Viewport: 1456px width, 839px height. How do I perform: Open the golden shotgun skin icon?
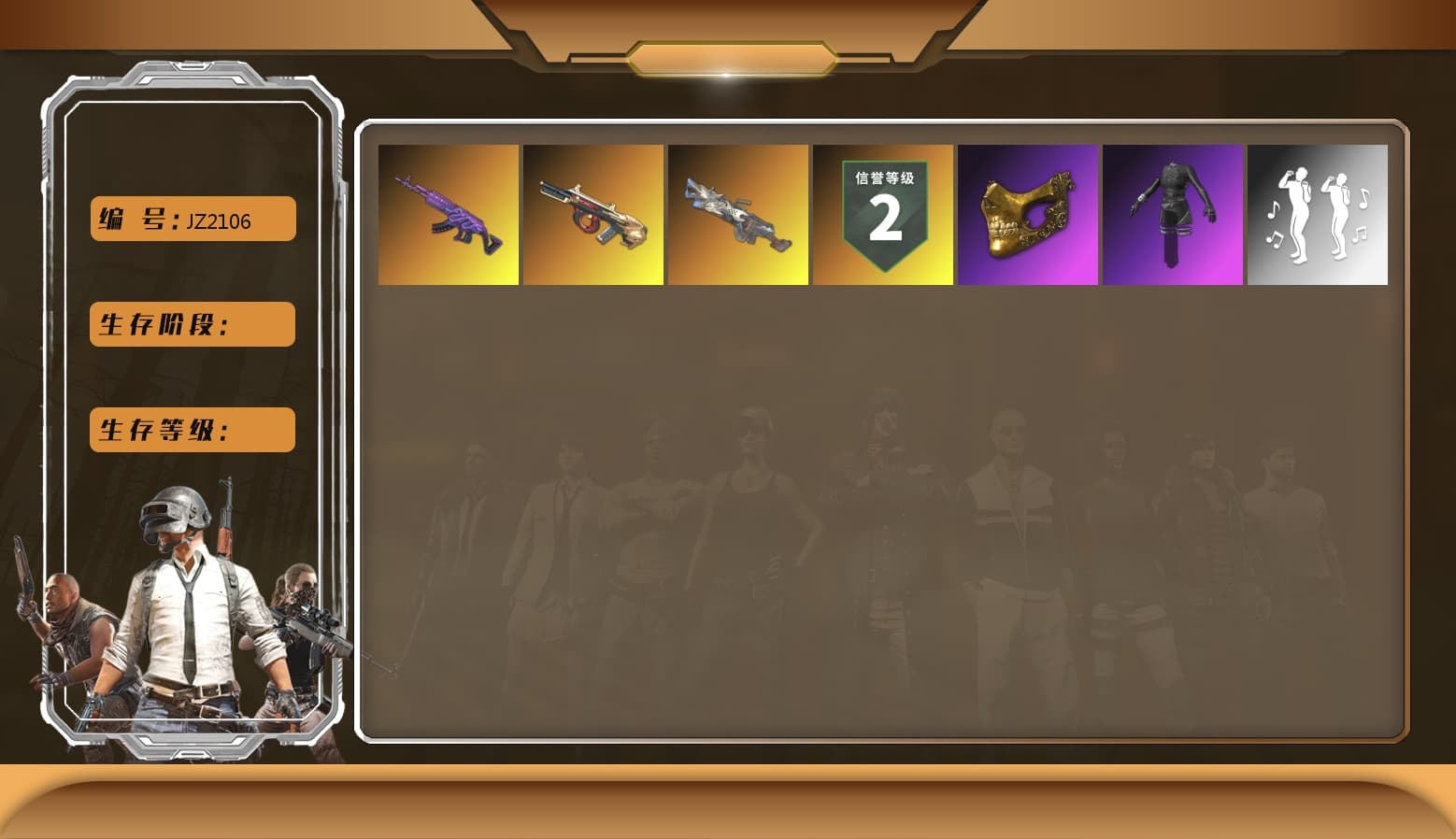(592, 213)
